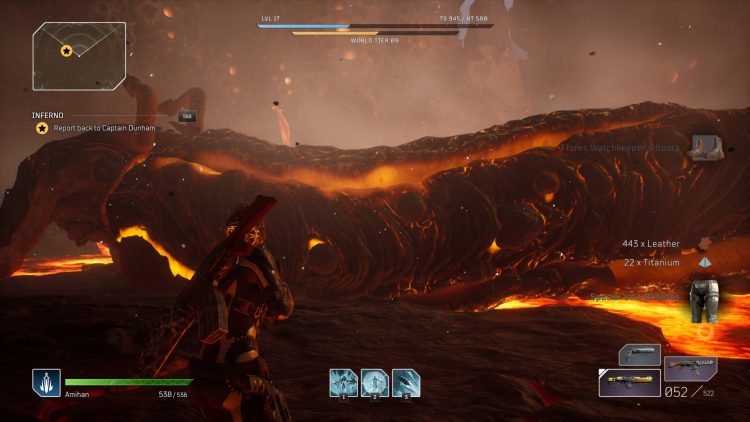Activate the third skill icon
Viewport: 750px width, 422px height.
(406, 382)
